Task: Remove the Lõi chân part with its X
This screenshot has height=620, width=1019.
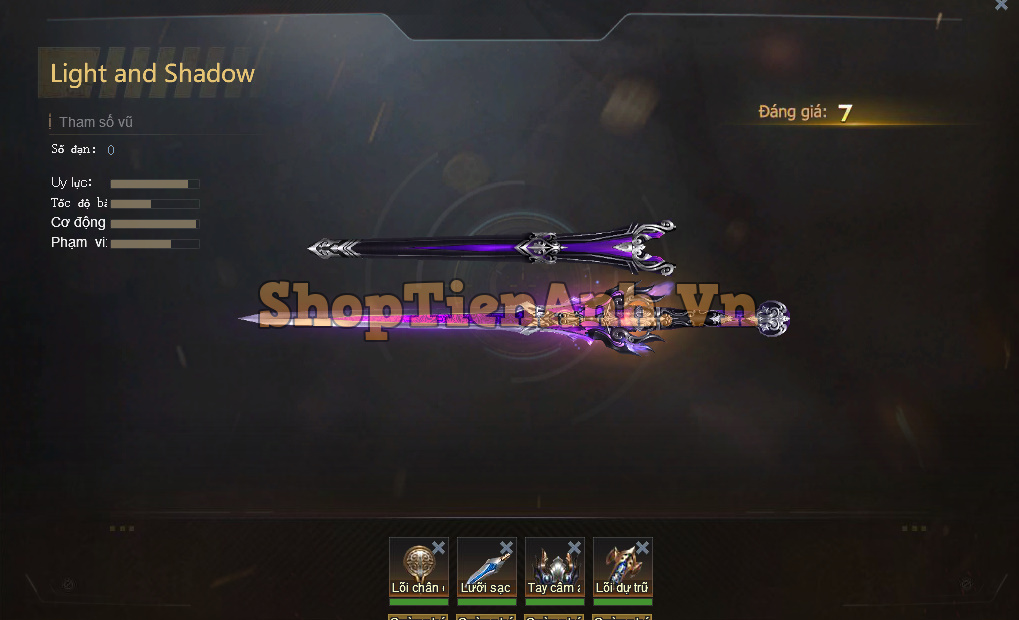Action: [x=438, y=548]
